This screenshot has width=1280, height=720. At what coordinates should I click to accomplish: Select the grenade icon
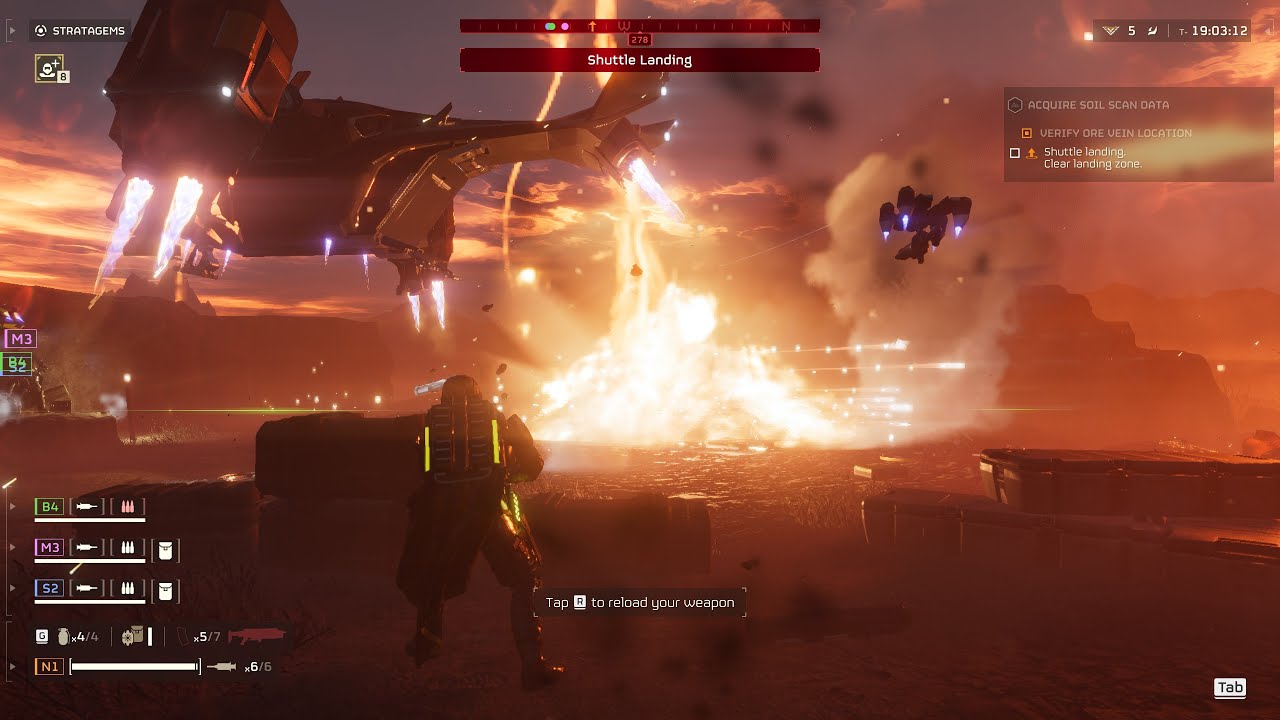[x=64, y=636]
